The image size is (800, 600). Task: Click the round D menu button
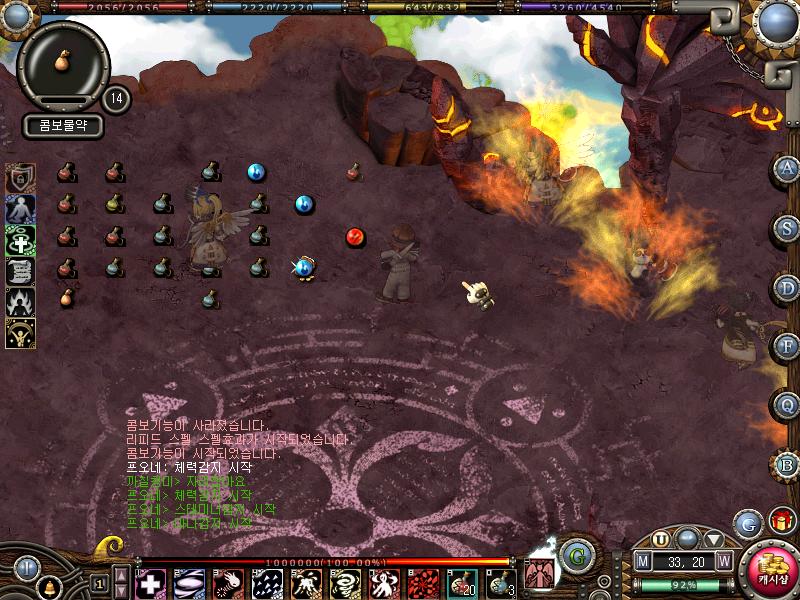pyautogui.click(x=787, y=288)
